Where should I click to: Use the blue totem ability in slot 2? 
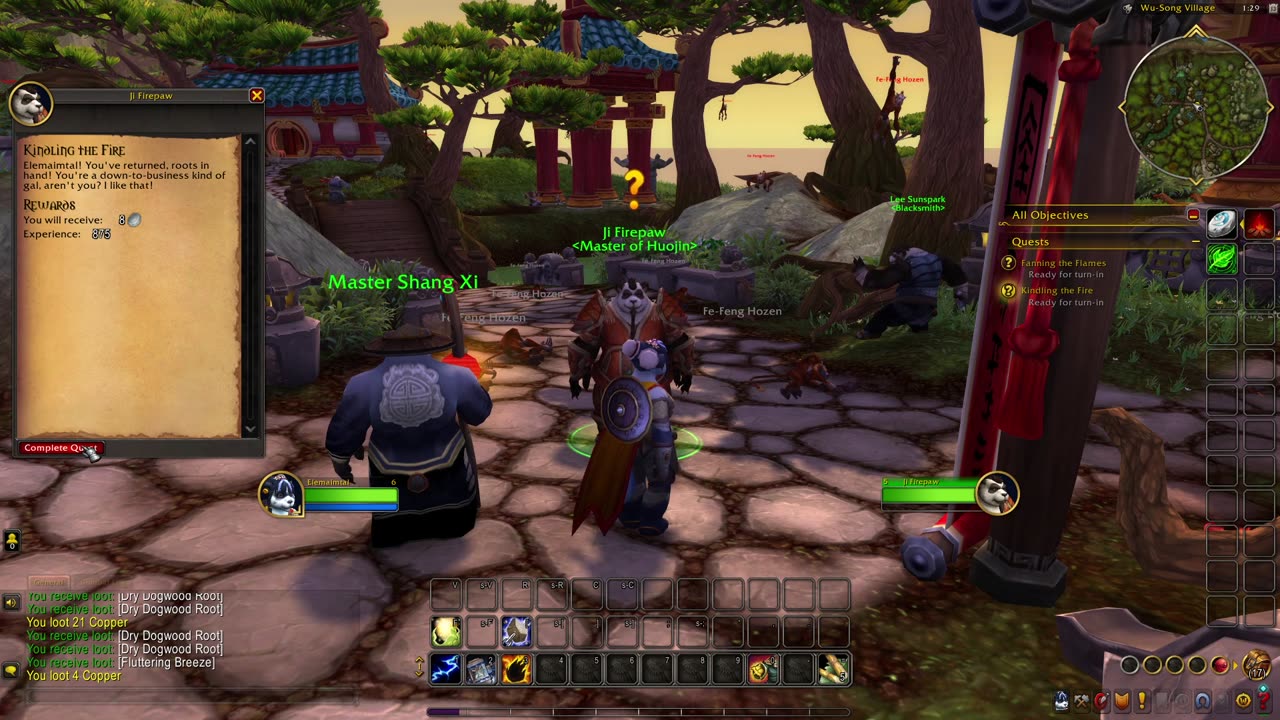(x=481, y=669)
